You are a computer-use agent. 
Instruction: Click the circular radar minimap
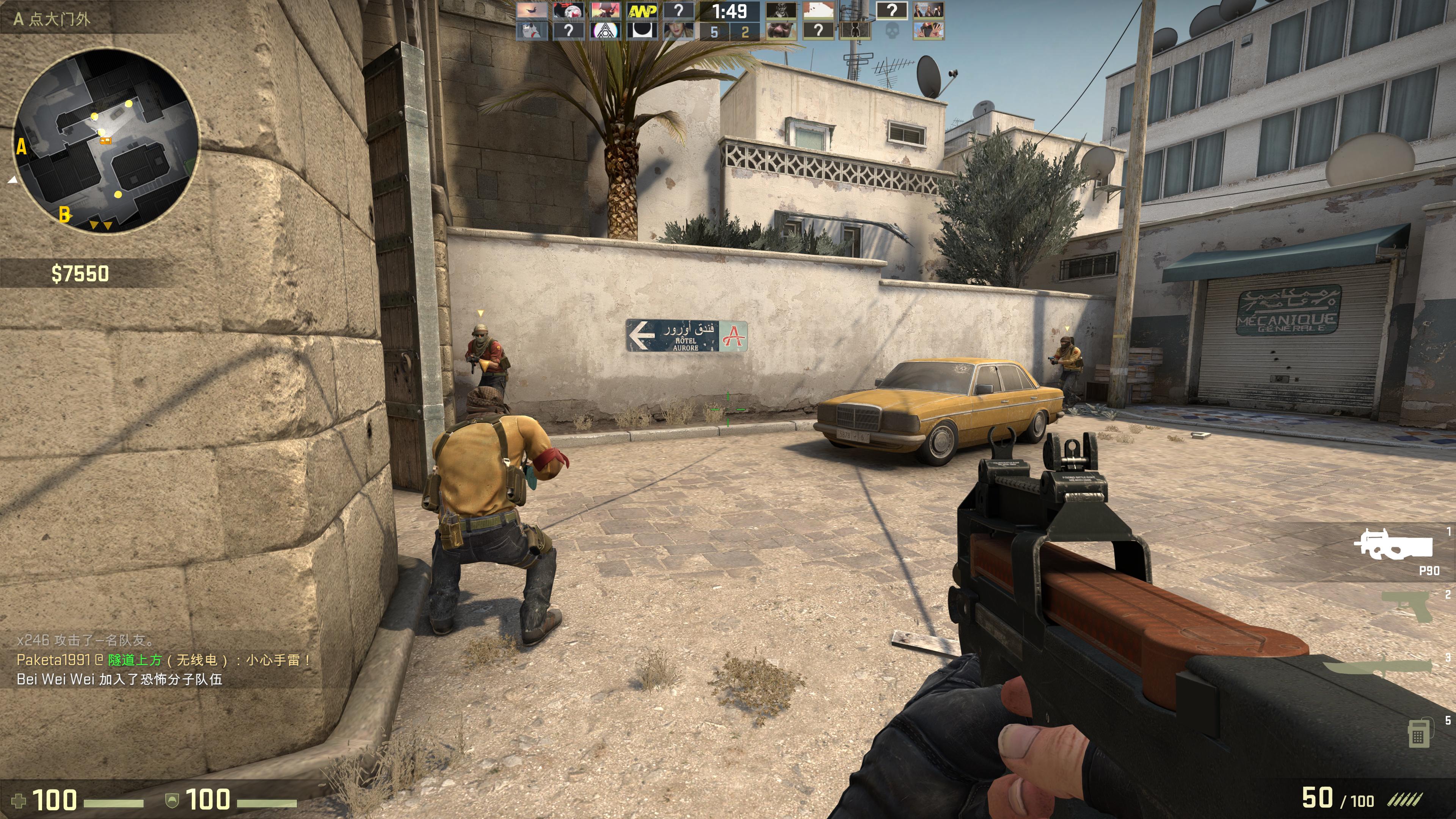106,140
